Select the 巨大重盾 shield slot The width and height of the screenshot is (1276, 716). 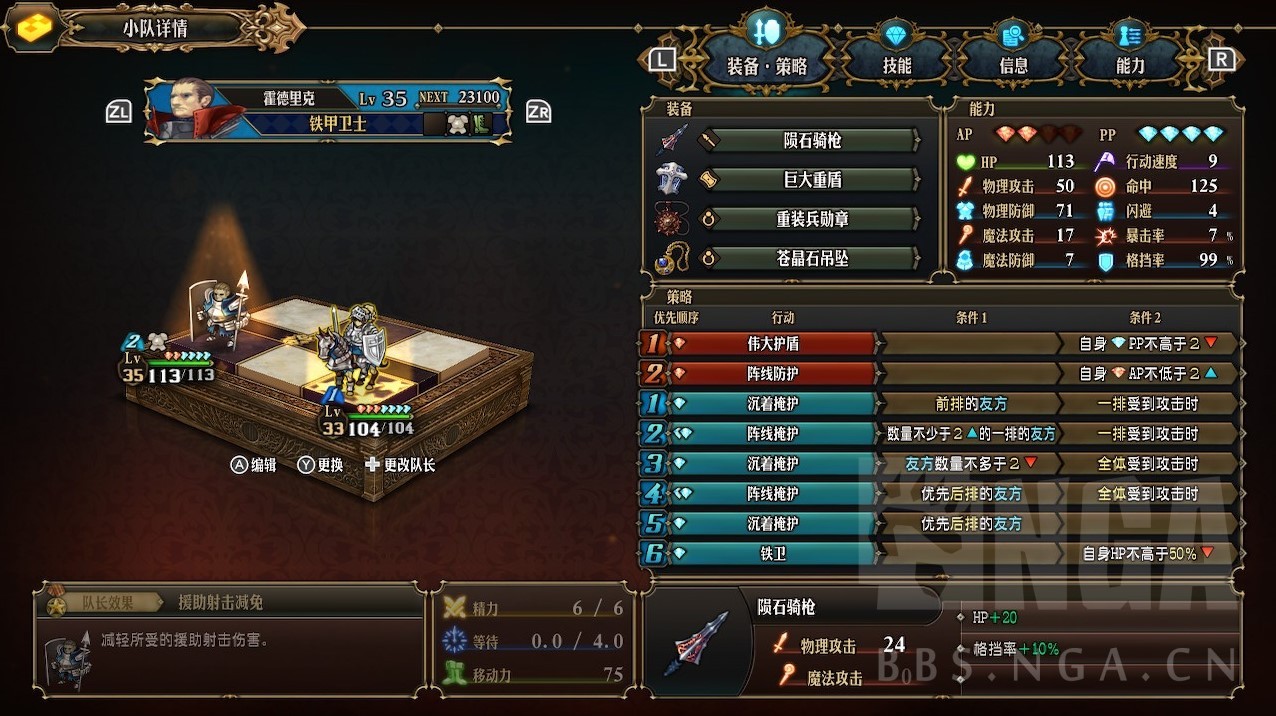810,180
